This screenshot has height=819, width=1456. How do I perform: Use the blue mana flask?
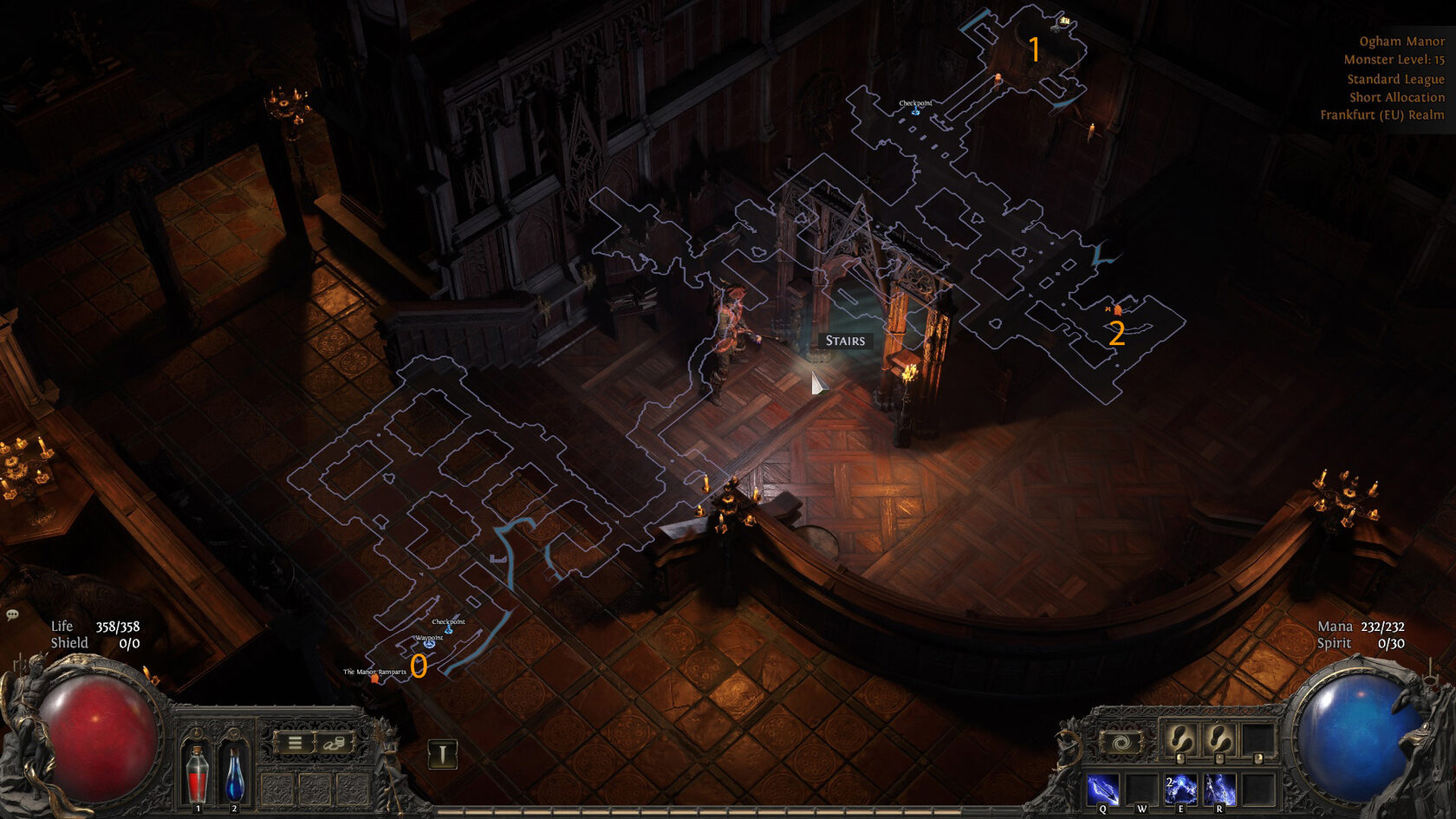234,773
